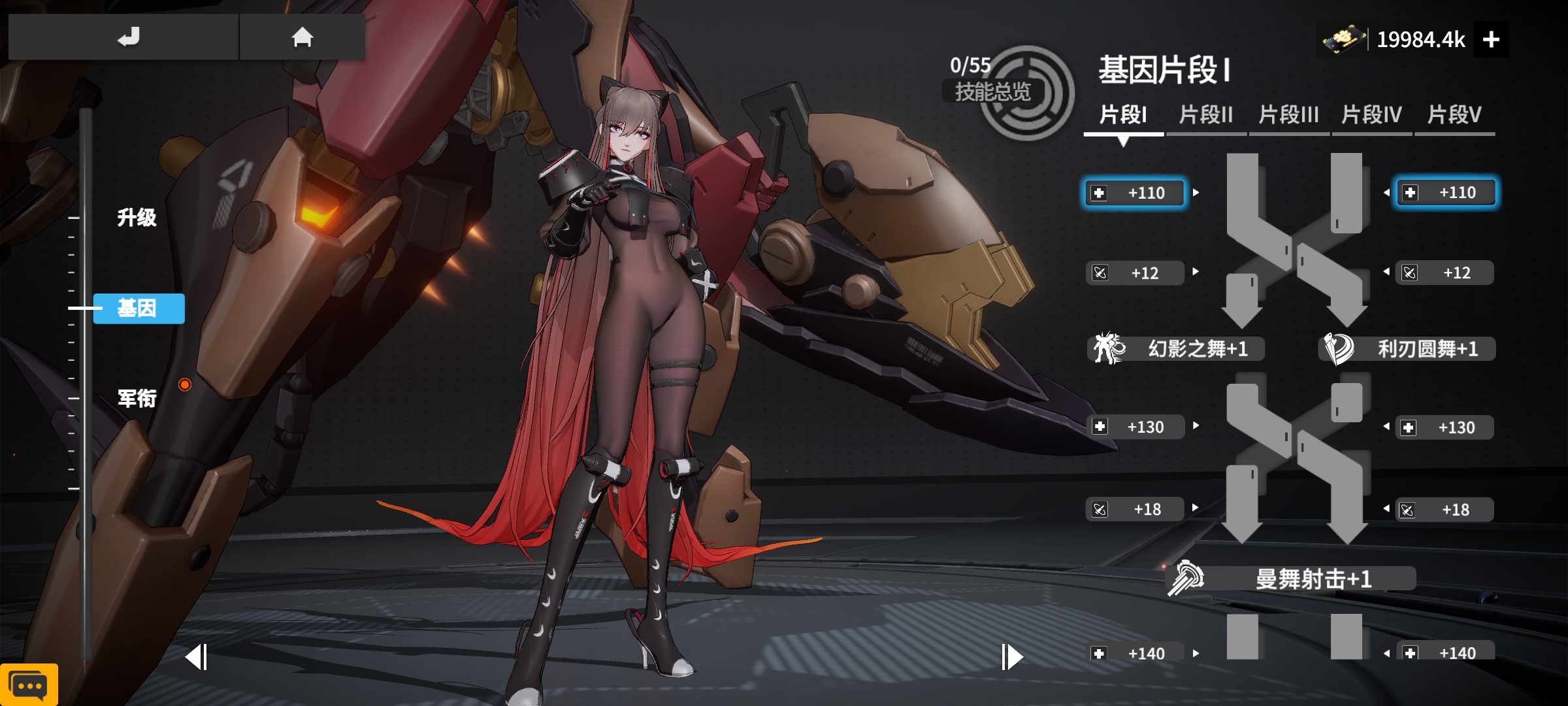Viewport: 1568px width, 706px height.
Task: Show the previous character with left arrow
Action: tap(196, 657)
